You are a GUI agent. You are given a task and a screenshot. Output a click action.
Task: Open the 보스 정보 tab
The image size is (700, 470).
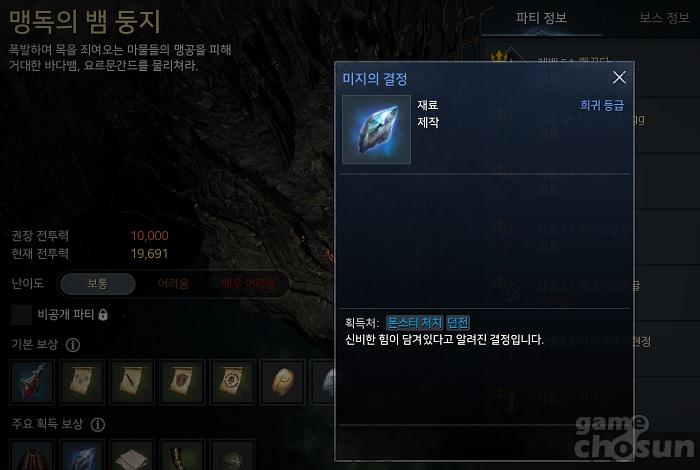coord(667,17)
